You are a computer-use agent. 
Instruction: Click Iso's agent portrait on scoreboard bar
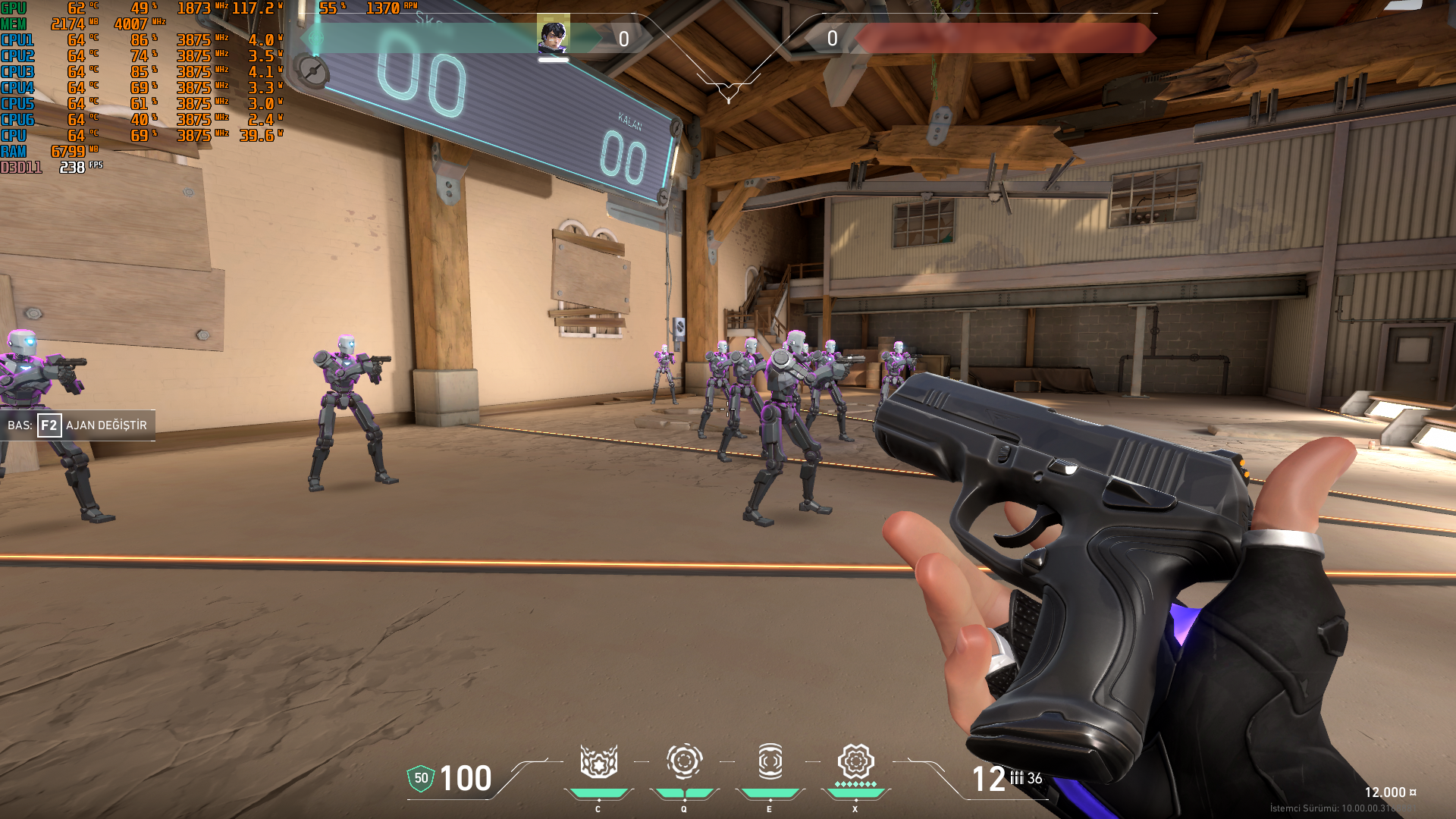pyautogui.click(x=553, y=36)
